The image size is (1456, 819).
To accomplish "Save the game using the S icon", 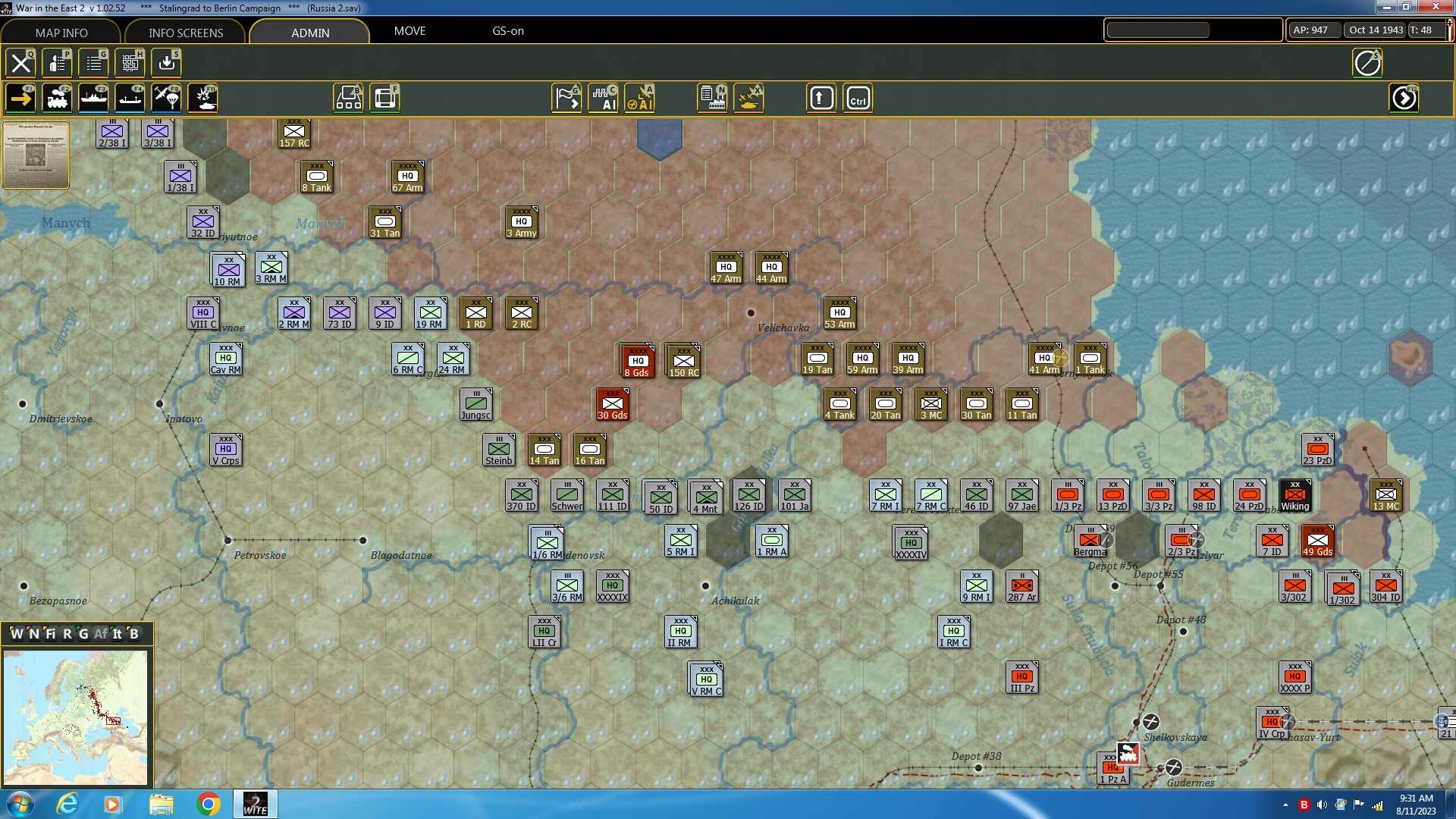I will point(166,63).
